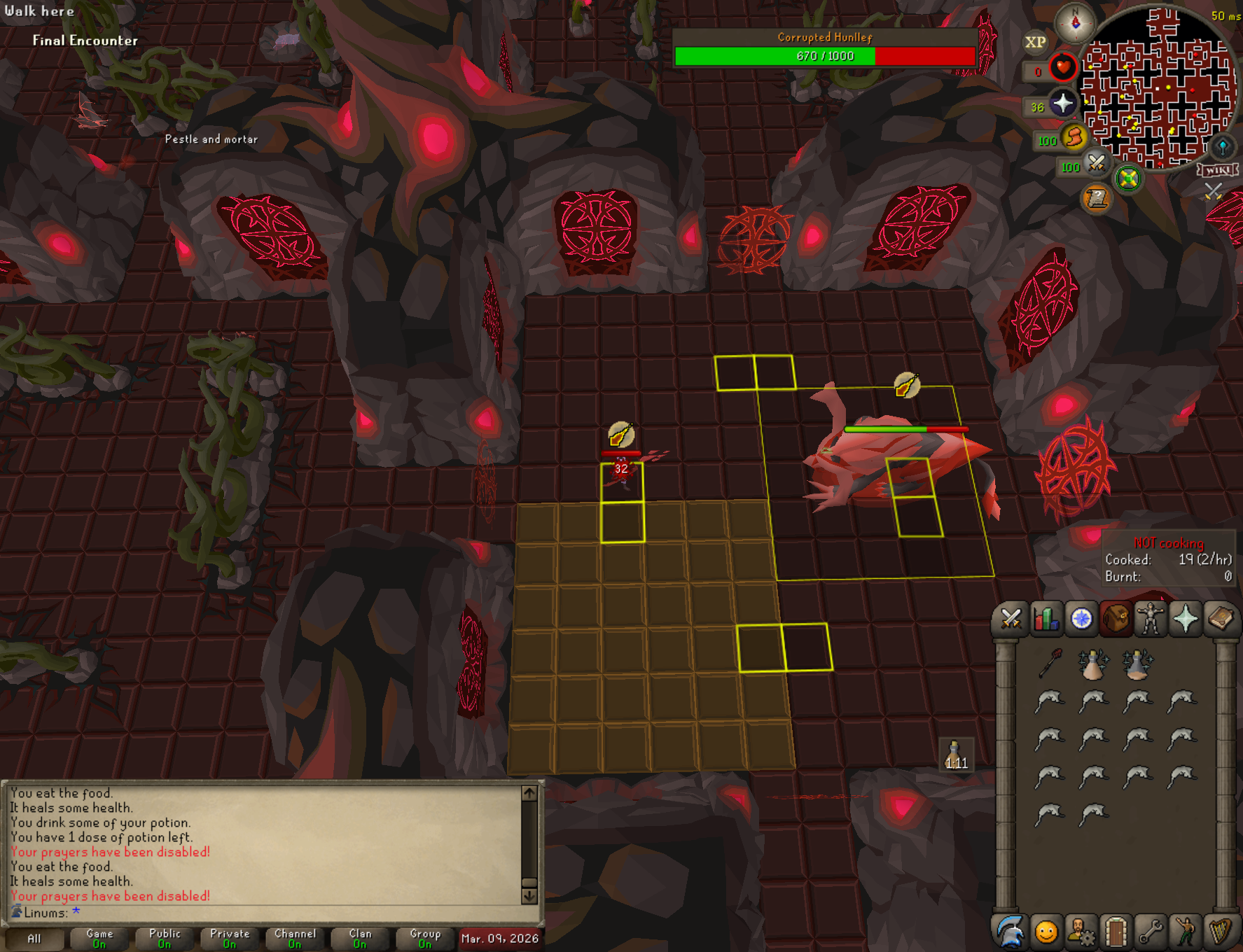Open the Settings wrench tab
The image size is (1243, 952).
point(1151,932)
